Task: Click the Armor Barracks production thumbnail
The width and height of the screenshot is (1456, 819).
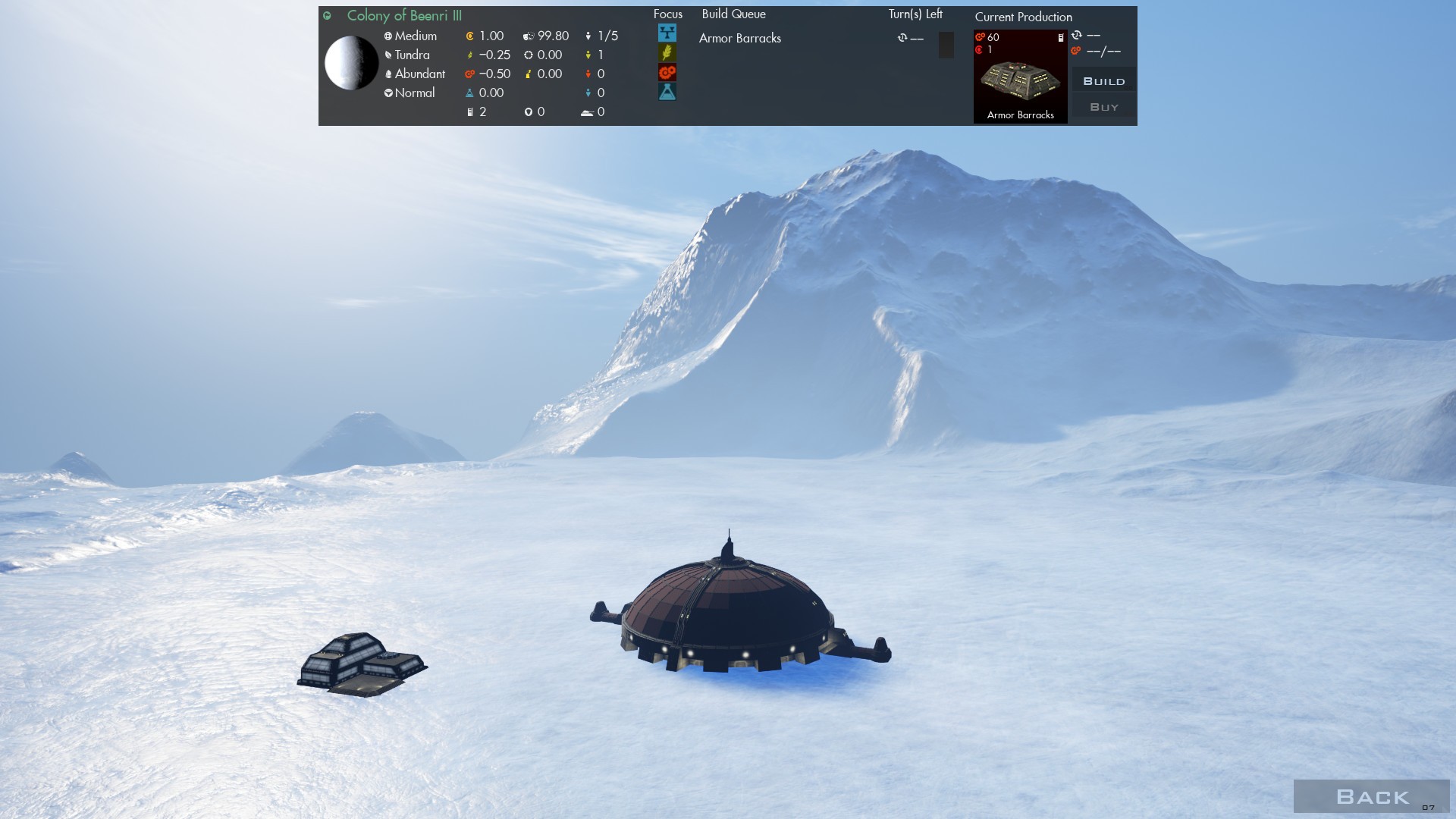Action: coord(1020,76)
